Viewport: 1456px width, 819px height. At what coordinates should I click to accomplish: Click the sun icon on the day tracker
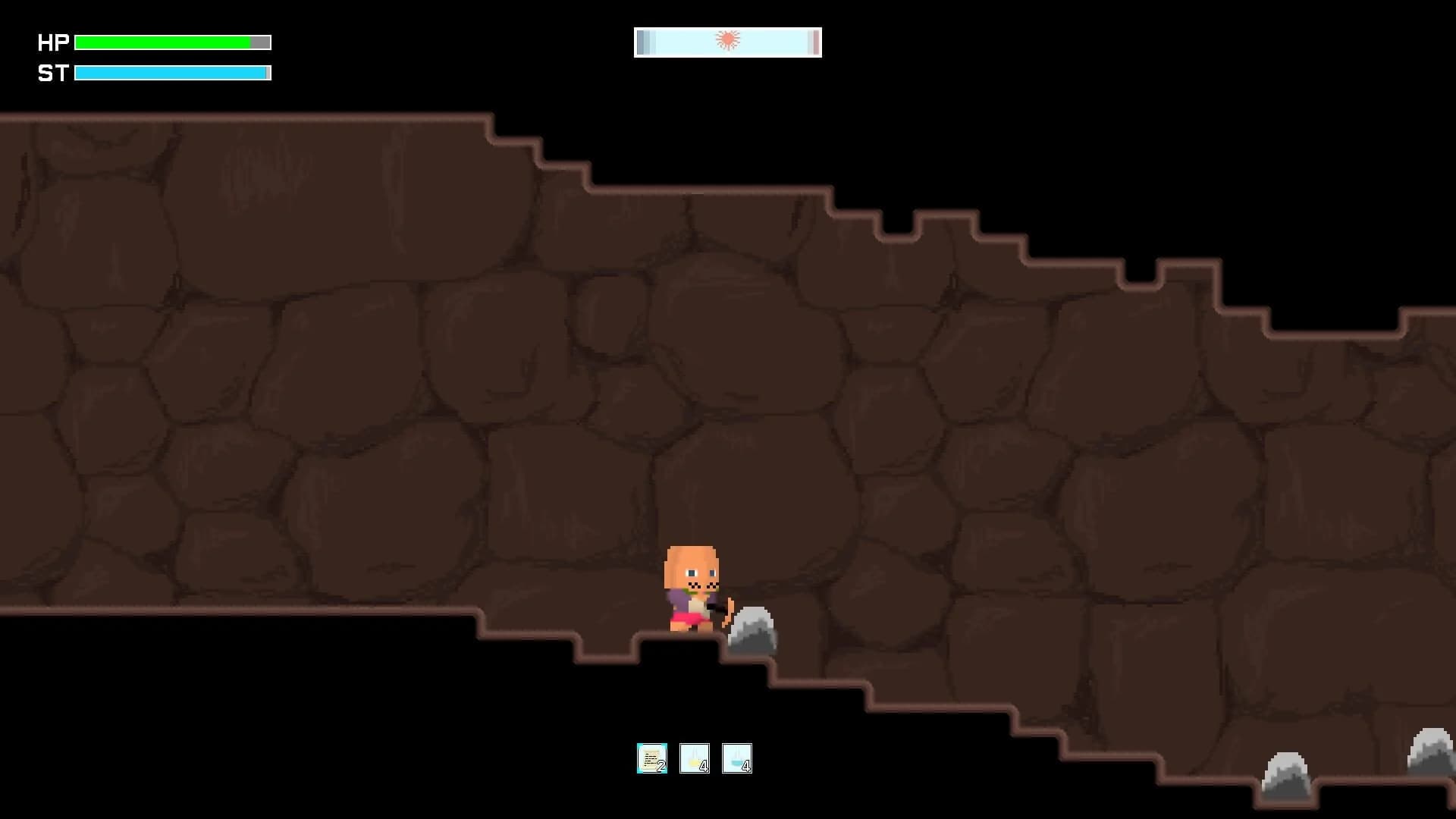[727, 39]
